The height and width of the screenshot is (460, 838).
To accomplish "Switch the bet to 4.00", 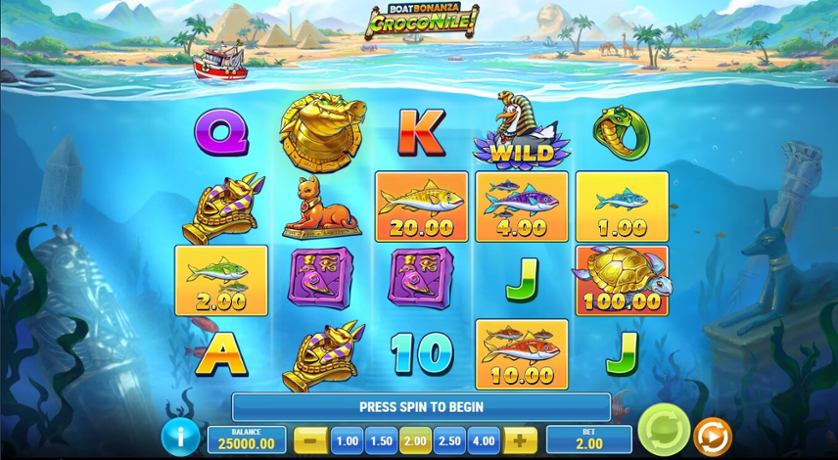I will point(483,440).
